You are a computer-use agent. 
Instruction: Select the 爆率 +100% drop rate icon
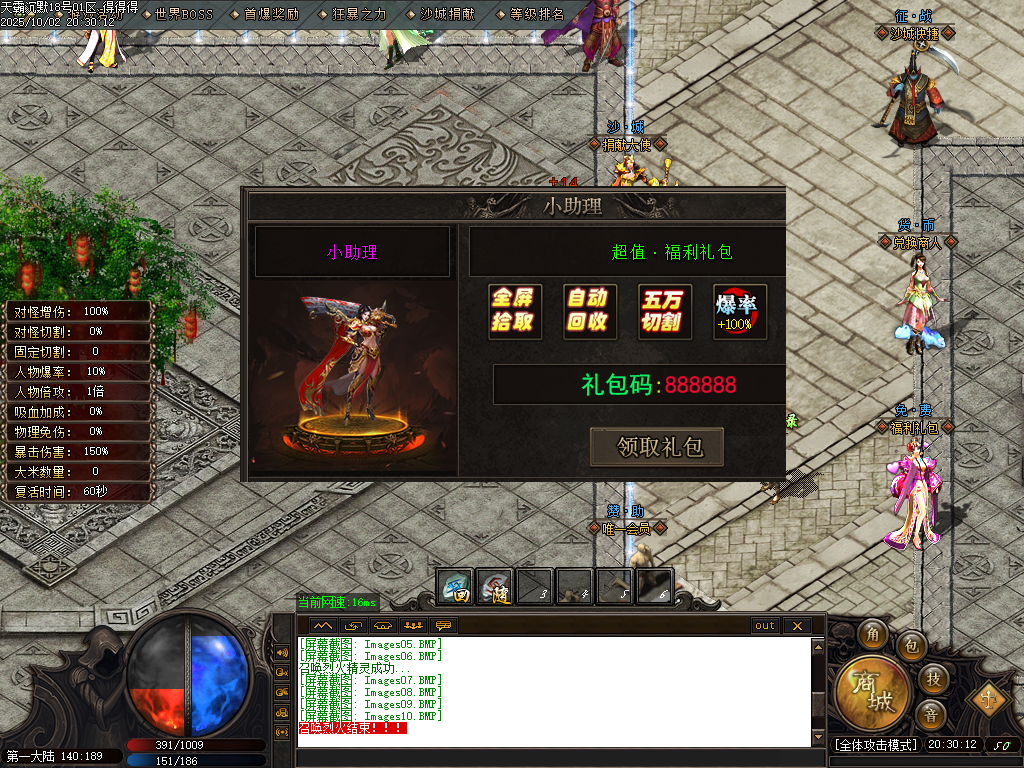click(x=739, y=311)
